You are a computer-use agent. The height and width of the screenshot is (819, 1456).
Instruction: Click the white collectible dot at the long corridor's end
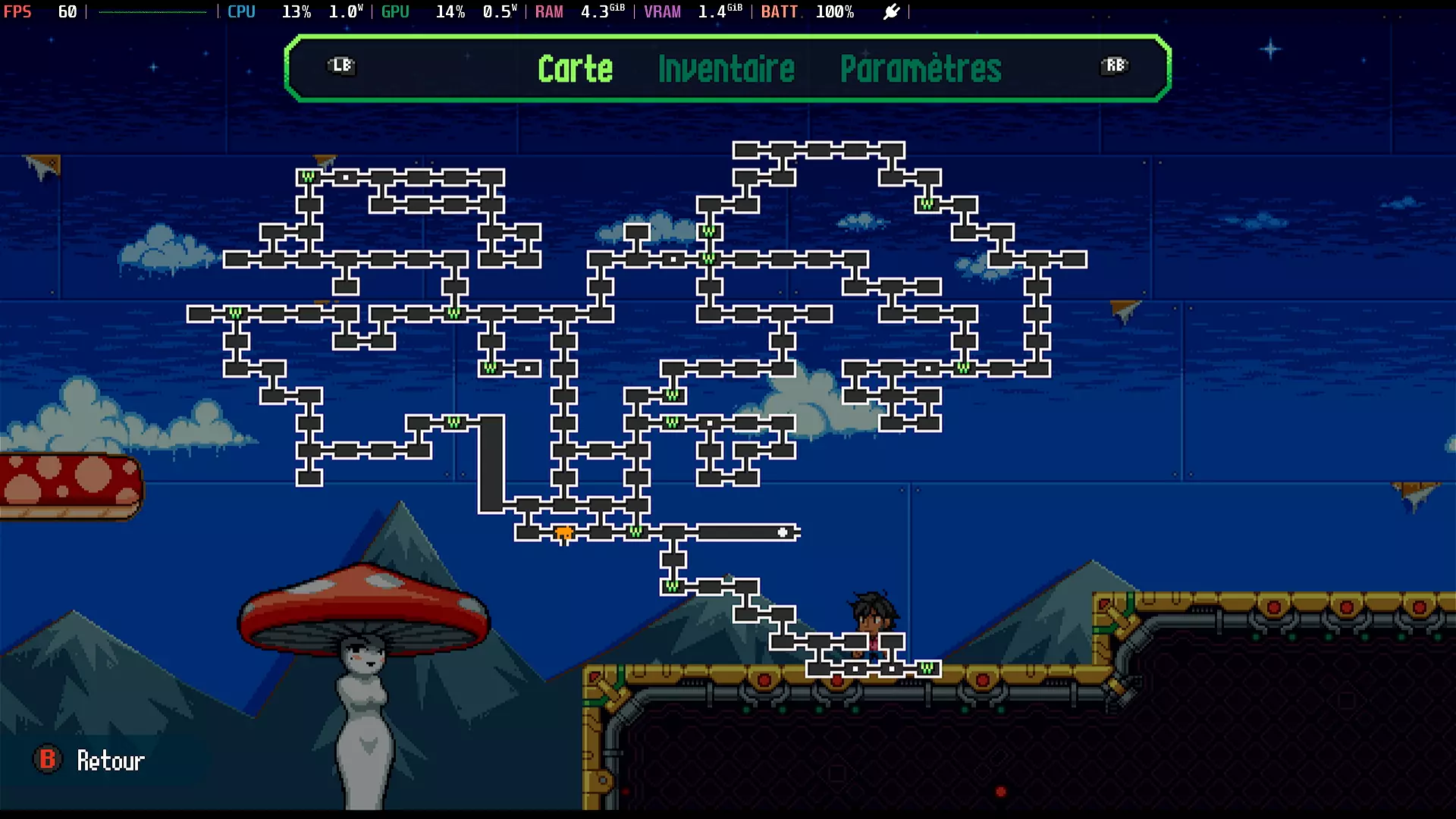(781, 533)
